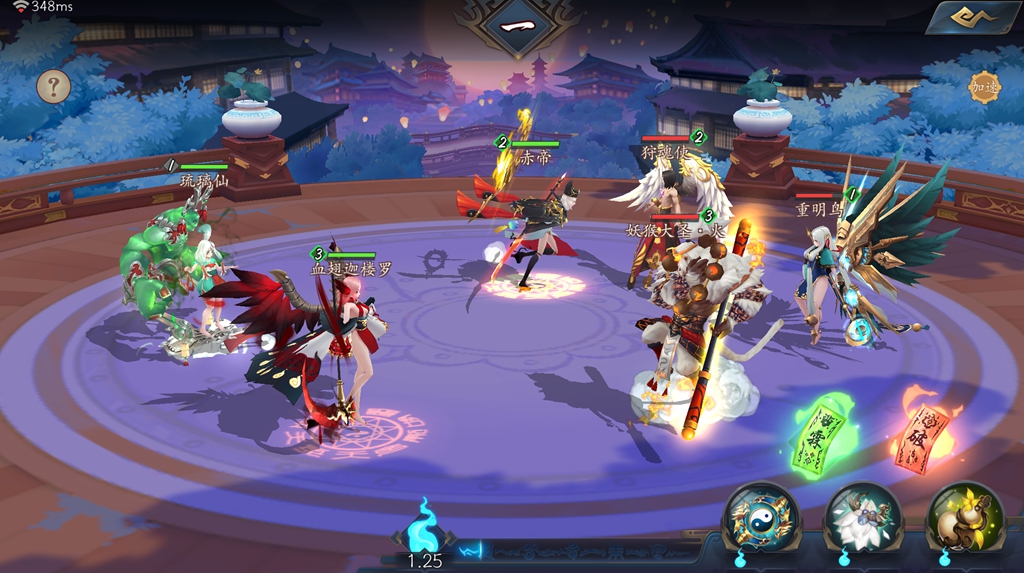Activate the yin-yang talisman skill
Image resolution: width=1024 pixels, height=573 pixels.
(761, 519)
